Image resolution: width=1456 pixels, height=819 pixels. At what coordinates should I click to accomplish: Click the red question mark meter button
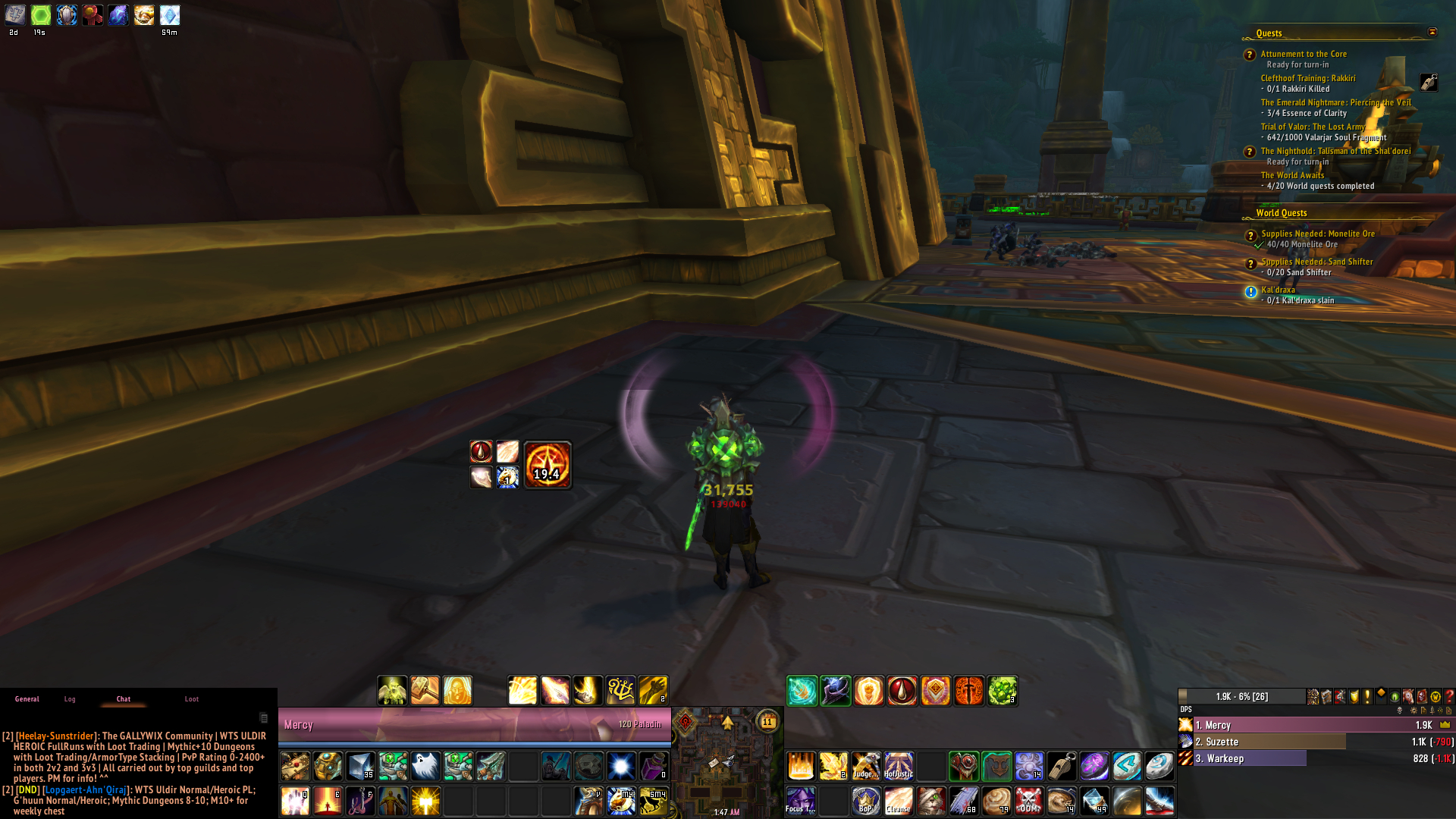click(1449, 696)
